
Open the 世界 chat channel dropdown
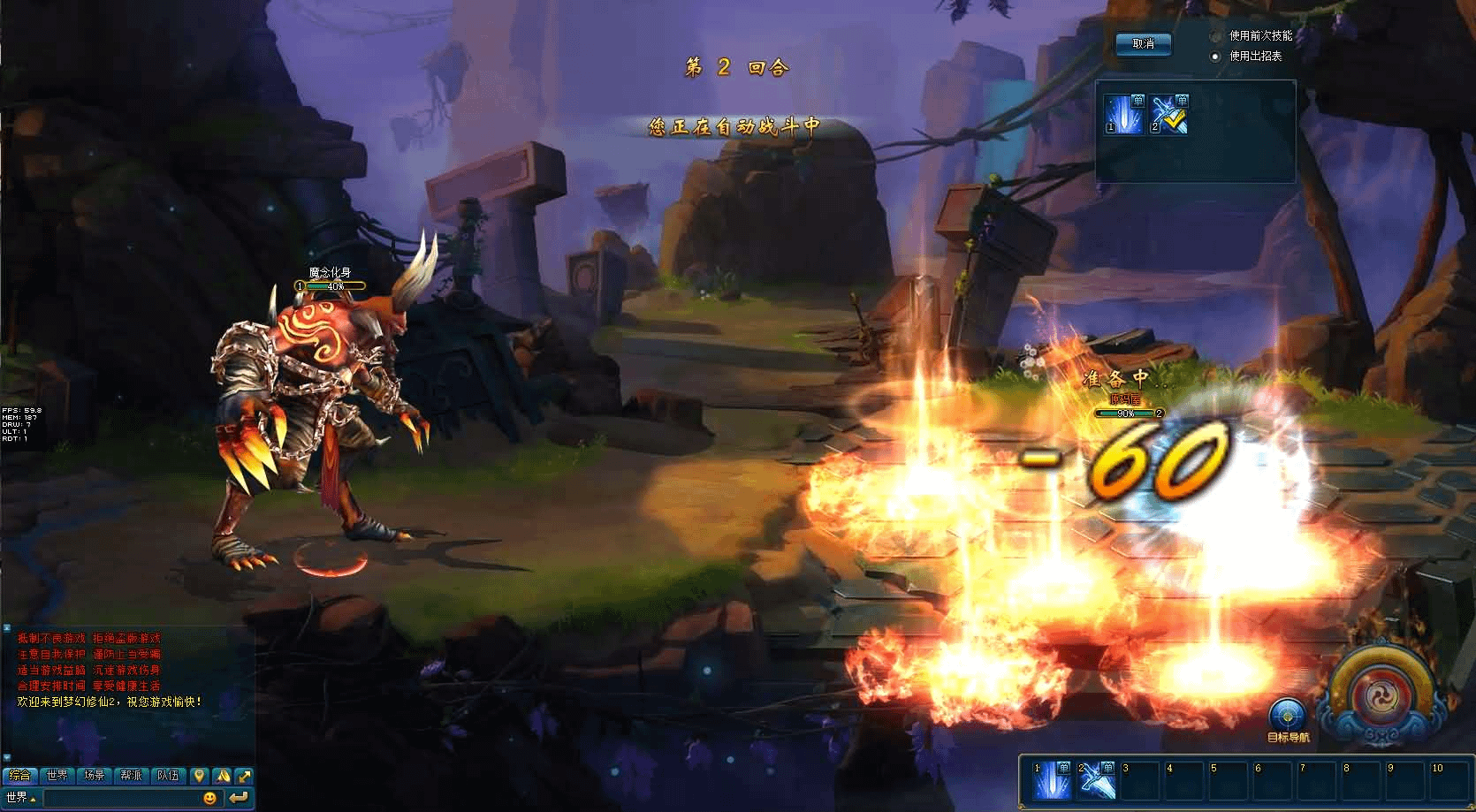20,798
